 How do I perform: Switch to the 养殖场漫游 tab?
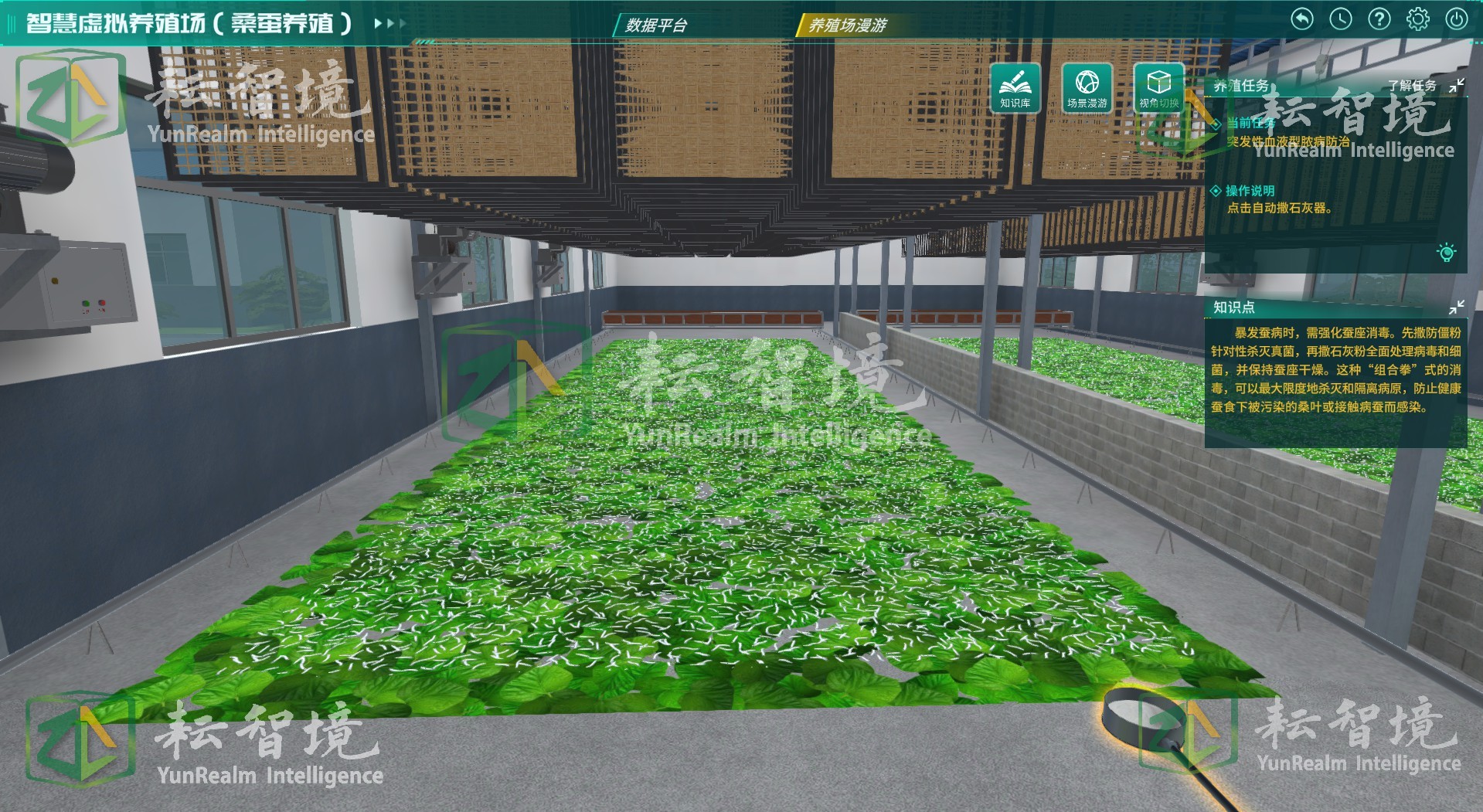tap(847, 25)
